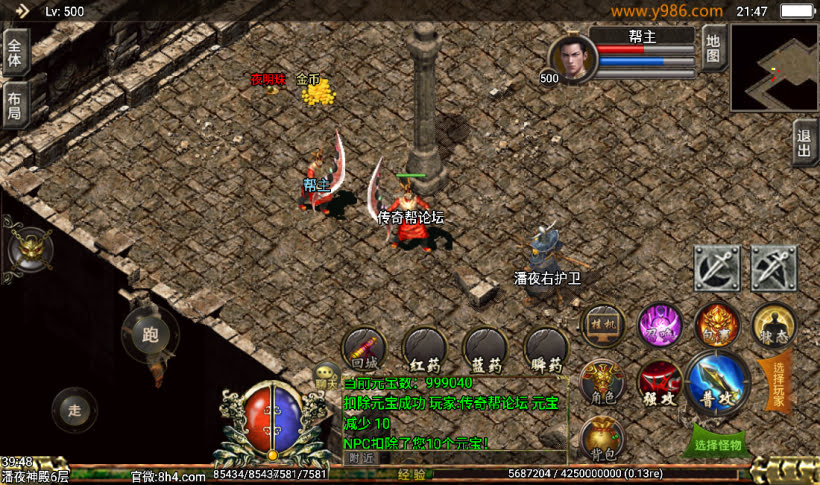Open the 布局 layout button
The image size is (820, 485).
[14, 104]
